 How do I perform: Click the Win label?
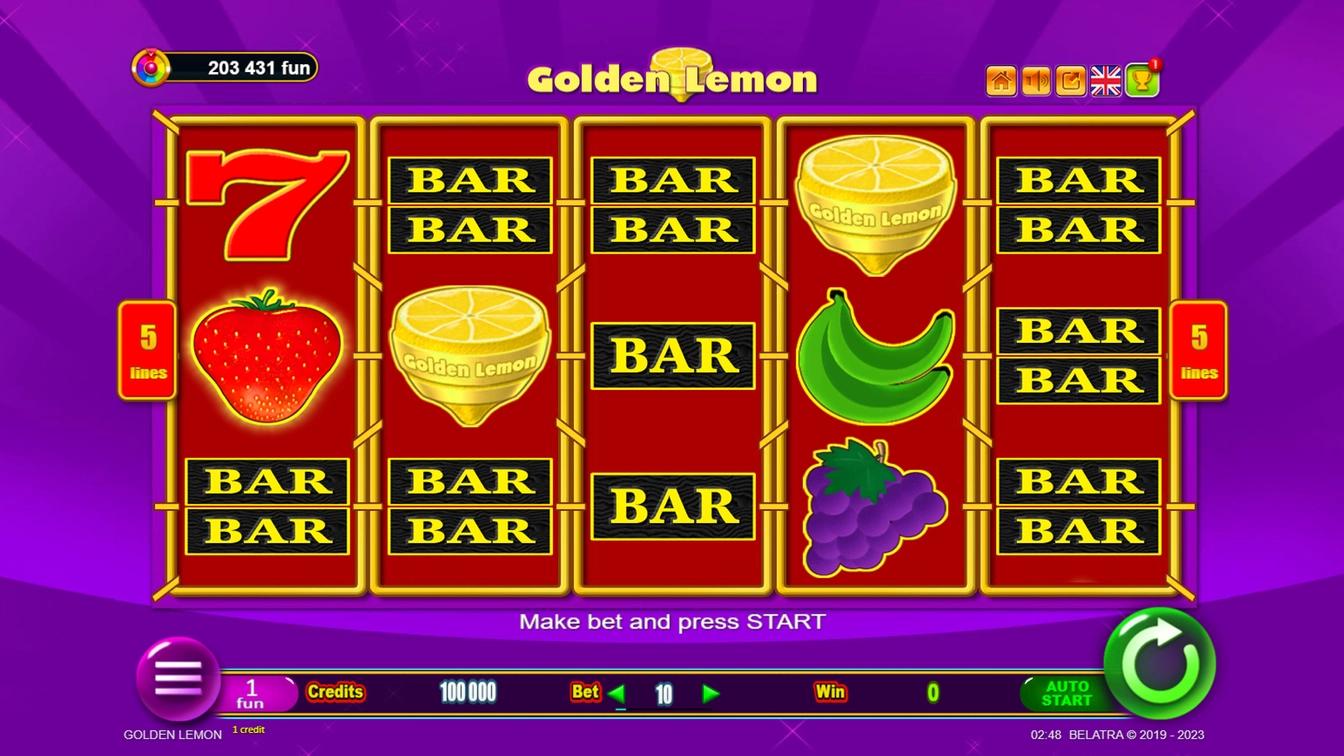click(829, 691)
